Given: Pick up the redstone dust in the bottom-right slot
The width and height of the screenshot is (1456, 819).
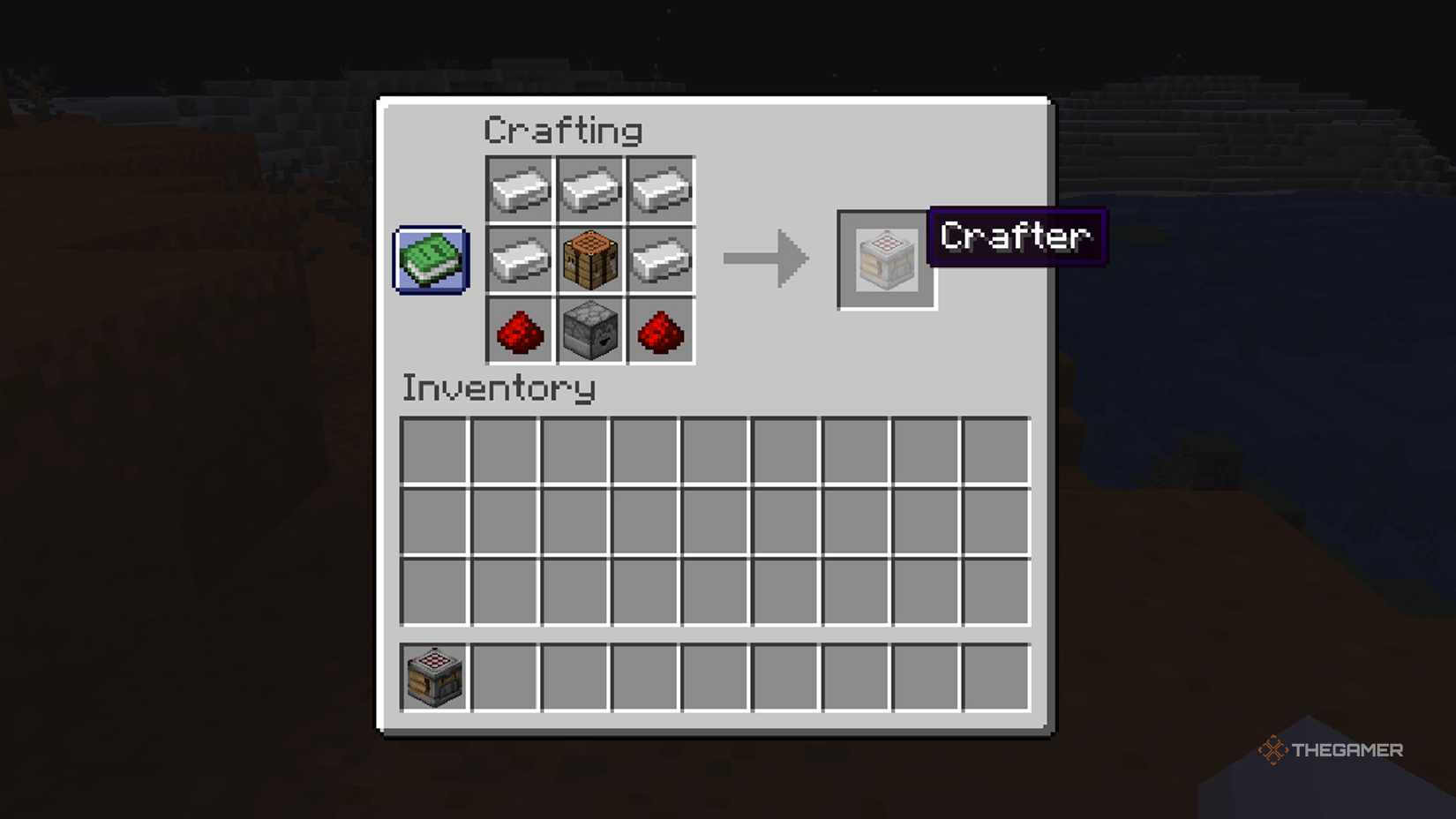Looking at the screenshot, I should tap(660, 330).
